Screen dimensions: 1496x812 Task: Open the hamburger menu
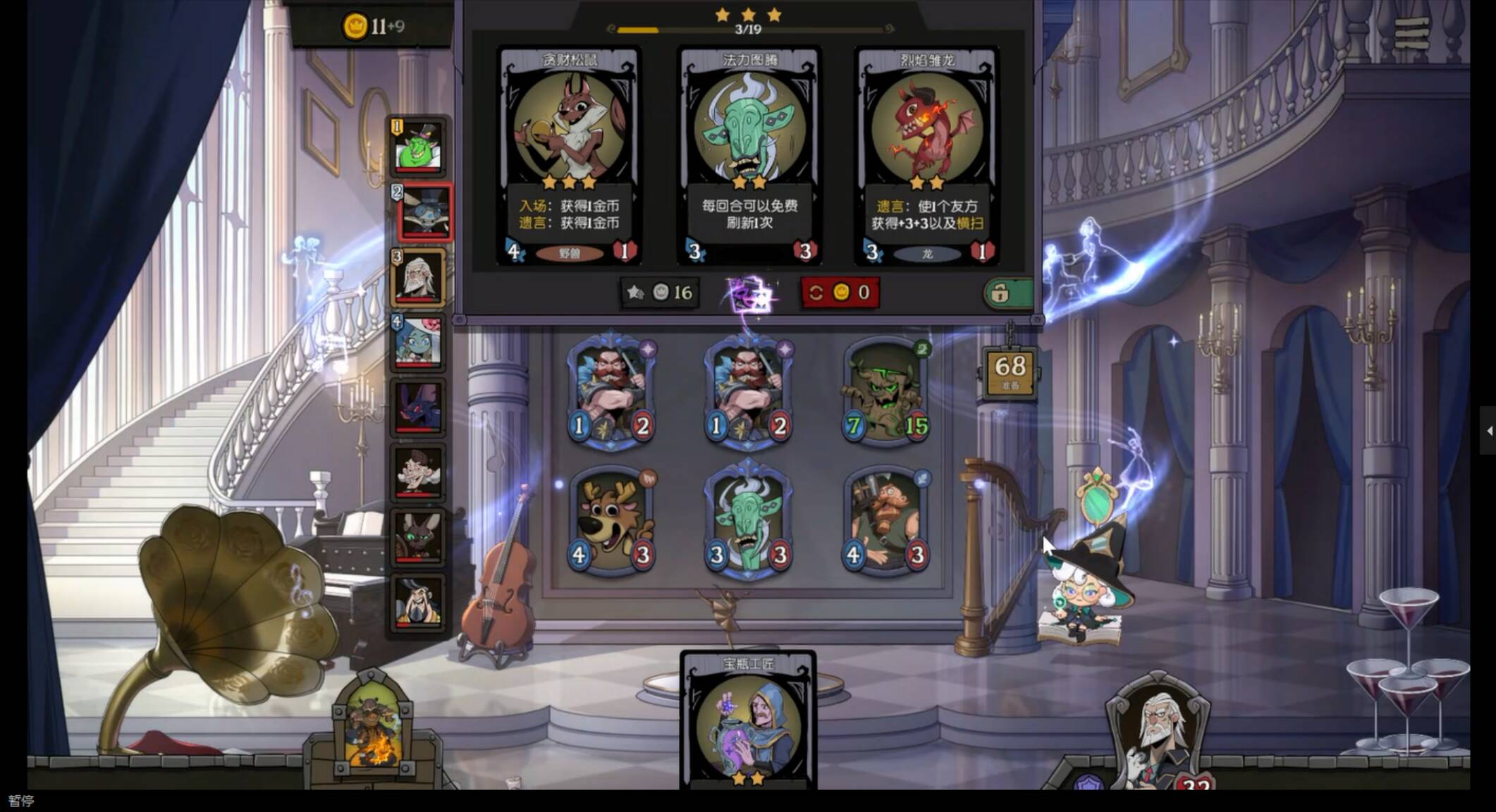click(x=1411, y=32)
